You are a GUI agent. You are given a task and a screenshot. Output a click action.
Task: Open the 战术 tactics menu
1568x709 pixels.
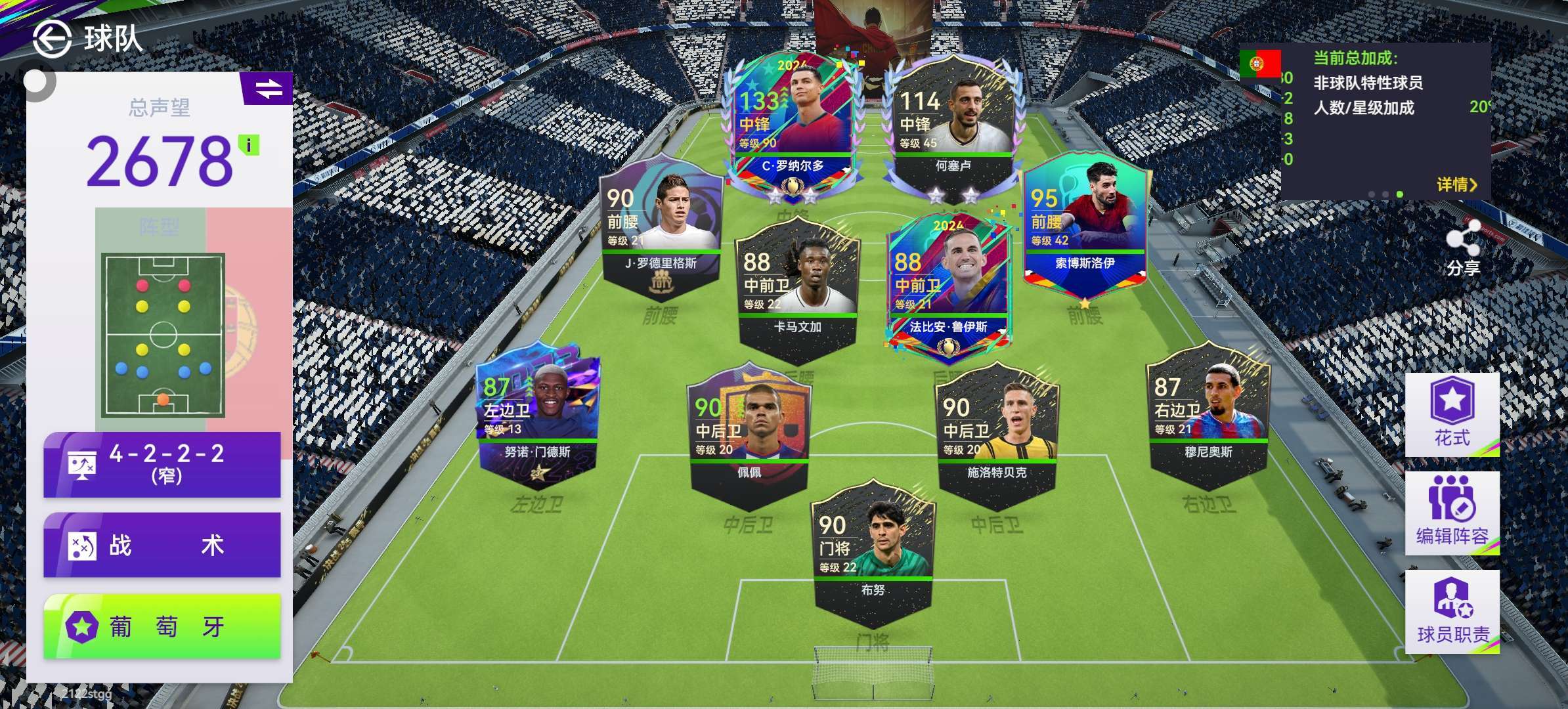(x=162, y=546)
